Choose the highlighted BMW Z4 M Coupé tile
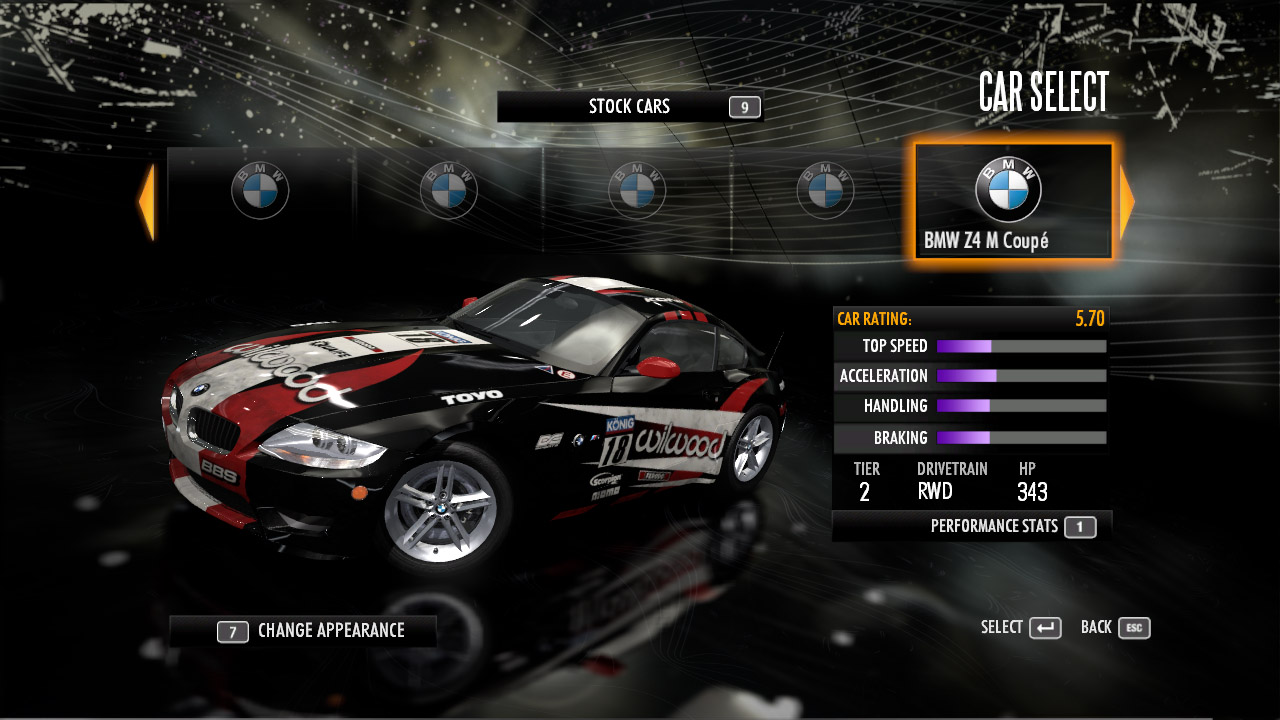 point(1012,202)
